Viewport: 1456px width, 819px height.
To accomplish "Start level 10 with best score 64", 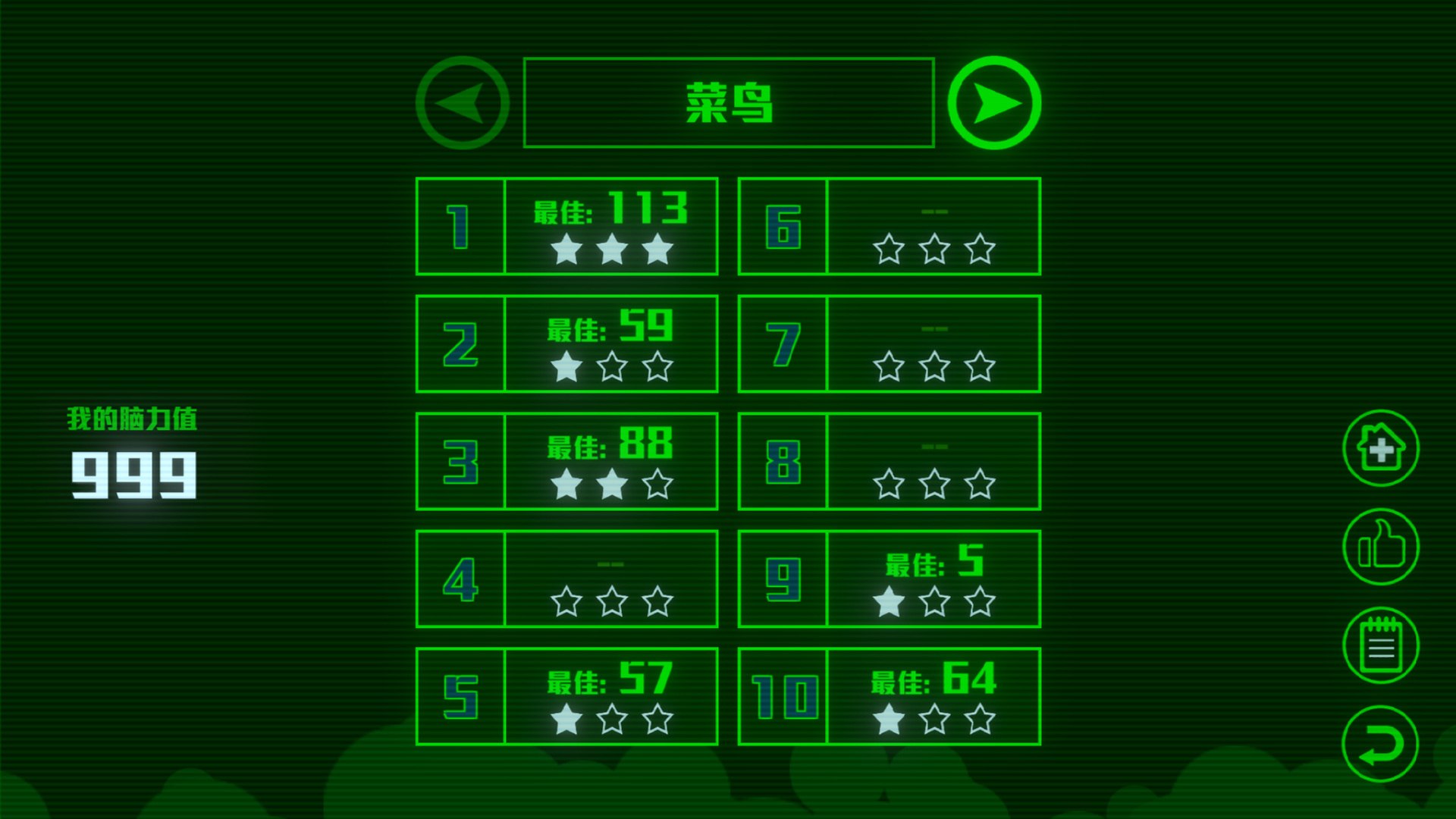I will tap(889, 694).
